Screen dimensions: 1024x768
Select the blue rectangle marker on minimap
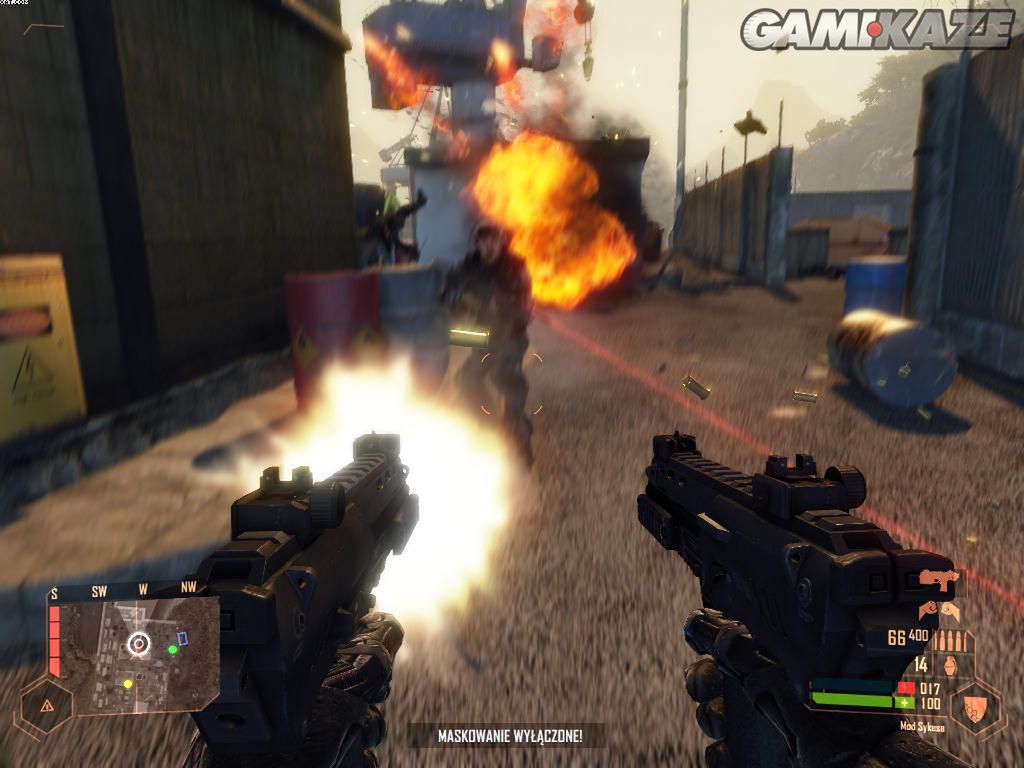183,637
